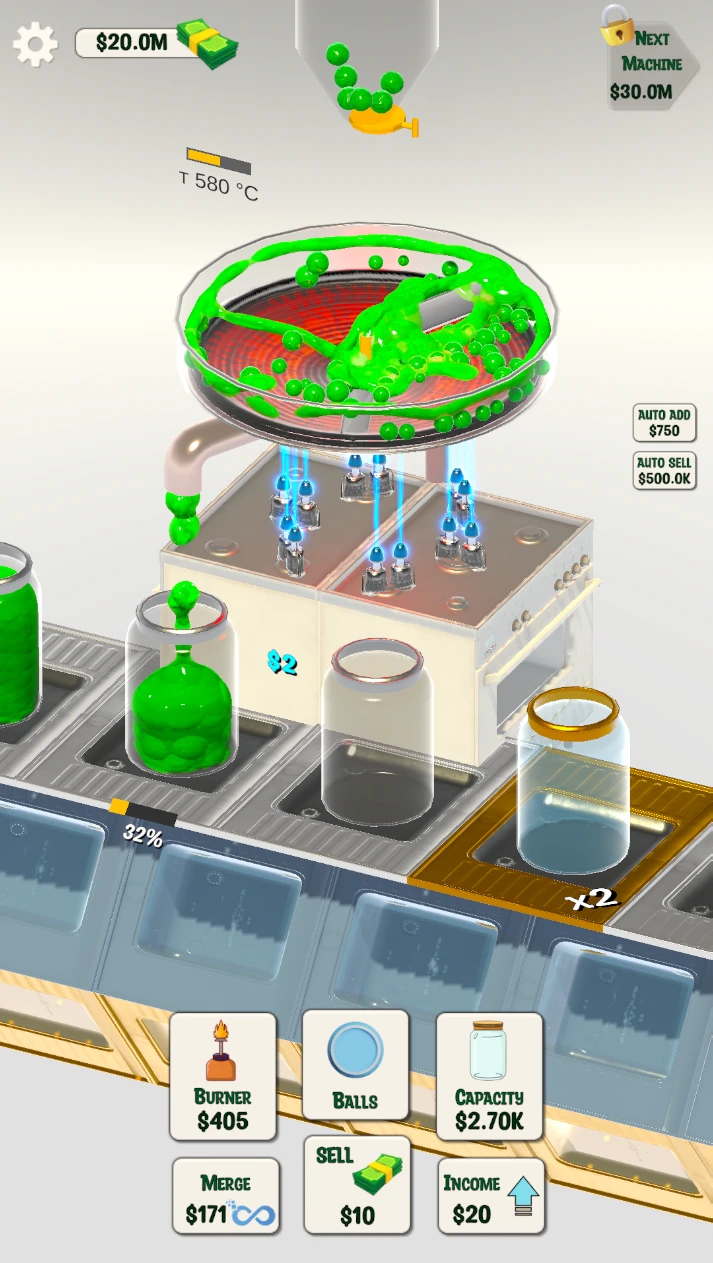Upgrade the Burner for $405
This screenshot has width=713, height=1263.
tap(223, 1076)
